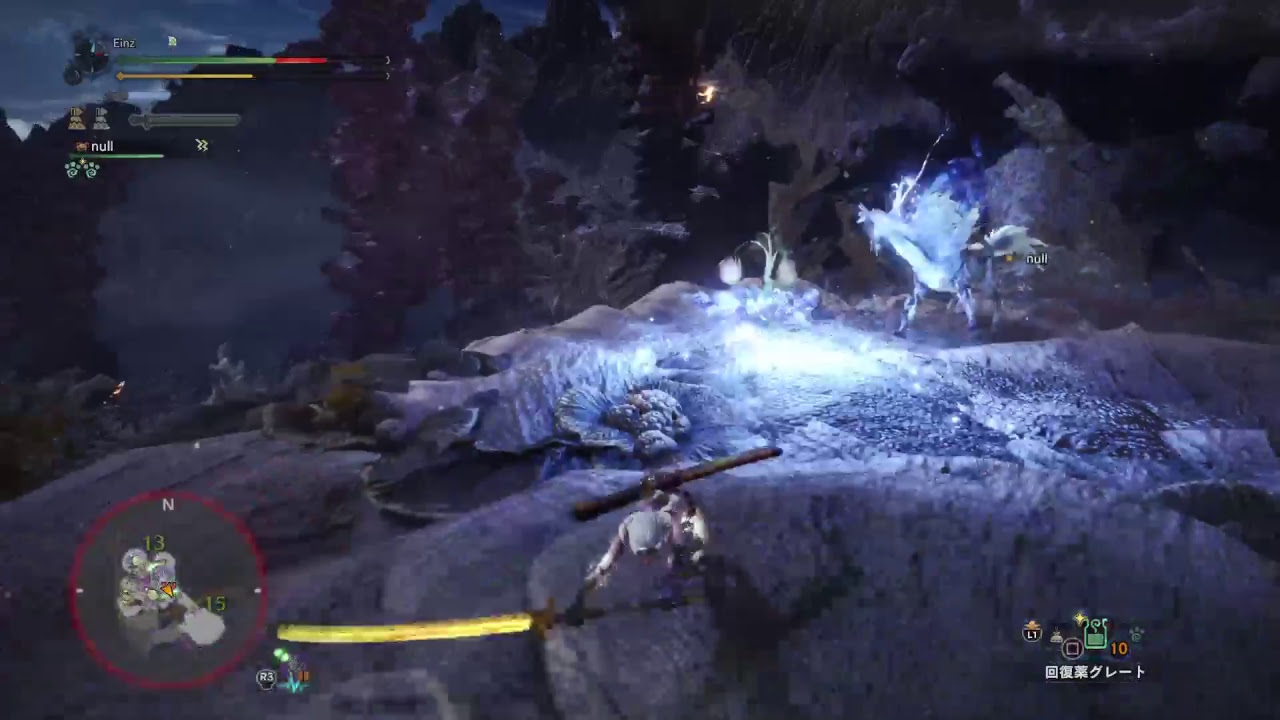This screenshot has width=1280, height=720.
Task: Select the capture net icon beside L1
Action: coord(1056,636)
